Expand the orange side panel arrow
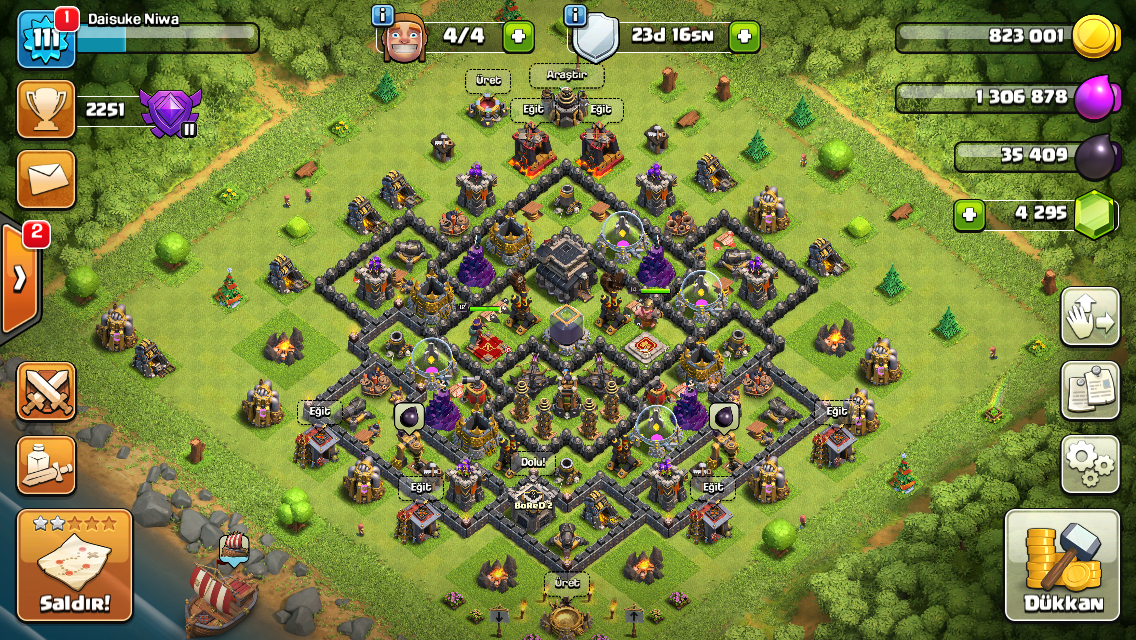 pos(19,279)
